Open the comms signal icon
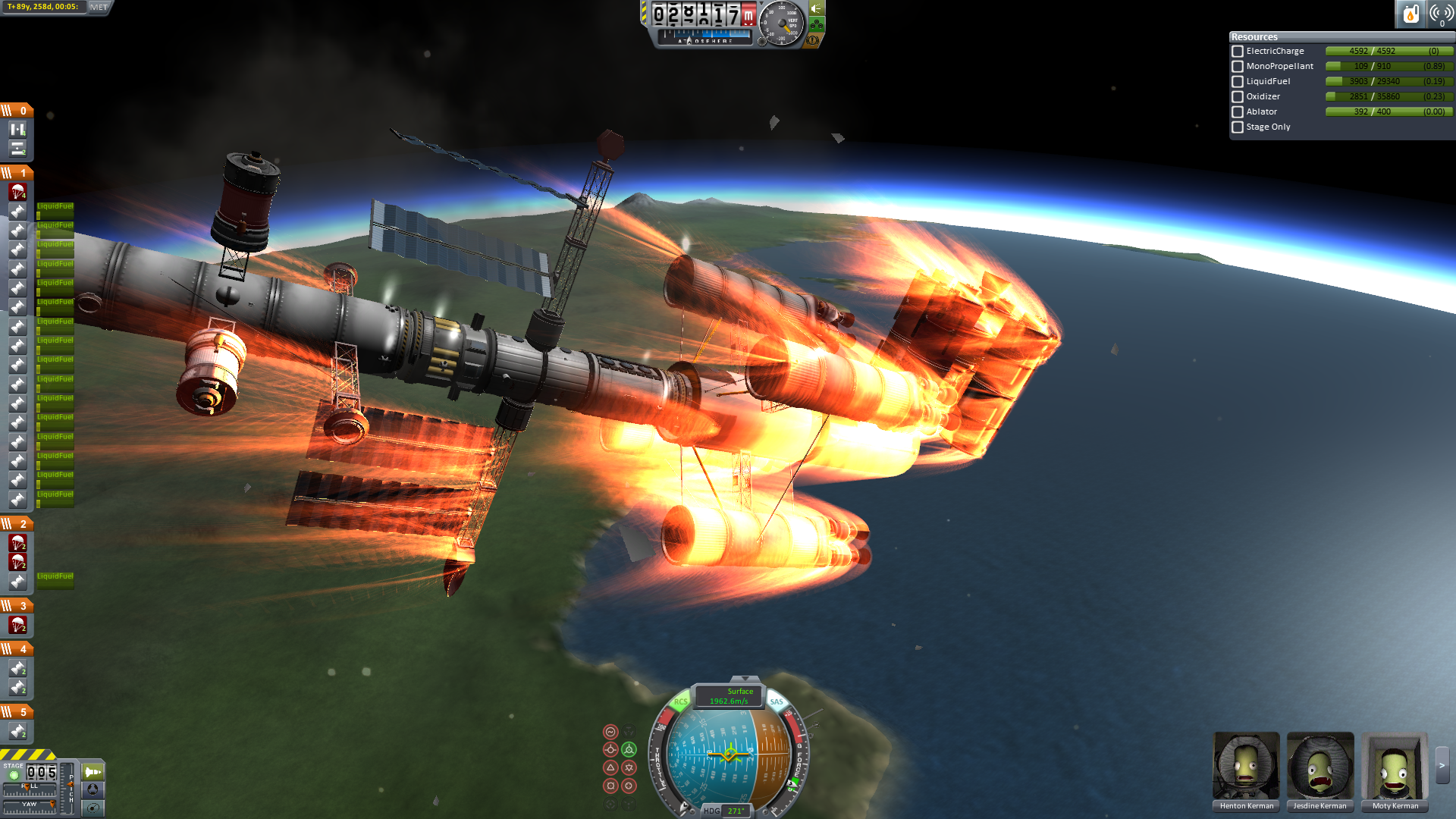The width and height of the screenshot is (1456, 819). 1441,14
